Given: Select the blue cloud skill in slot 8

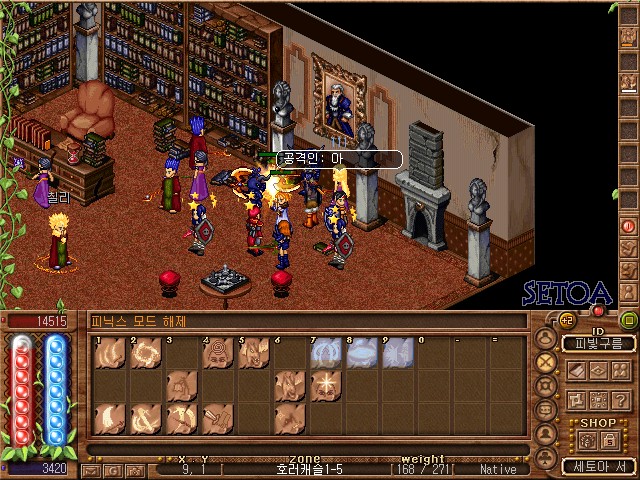Looking at the screenshot, I should pos(362,352).
